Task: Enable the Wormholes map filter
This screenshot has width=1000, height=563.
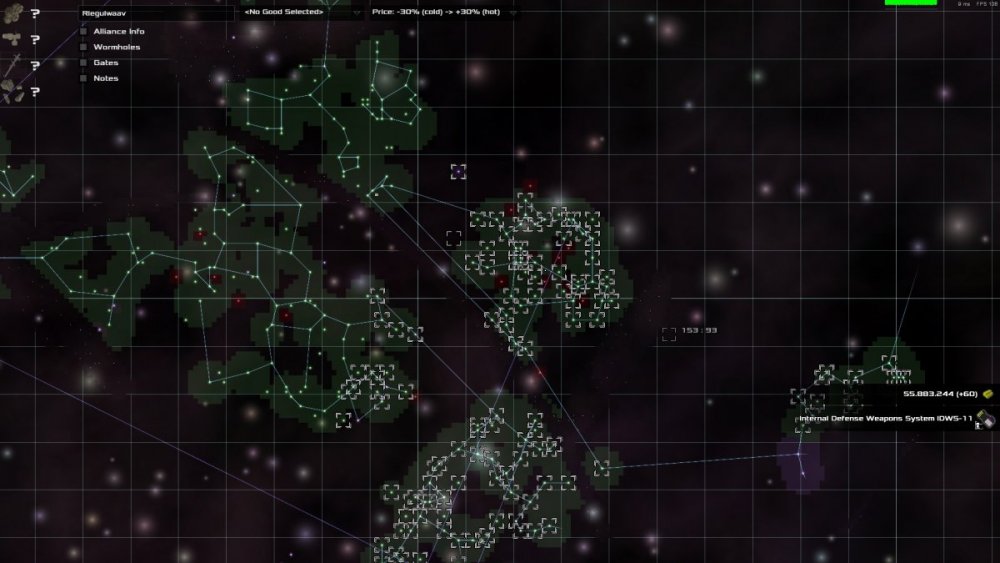Action: (x=84, y=47)
